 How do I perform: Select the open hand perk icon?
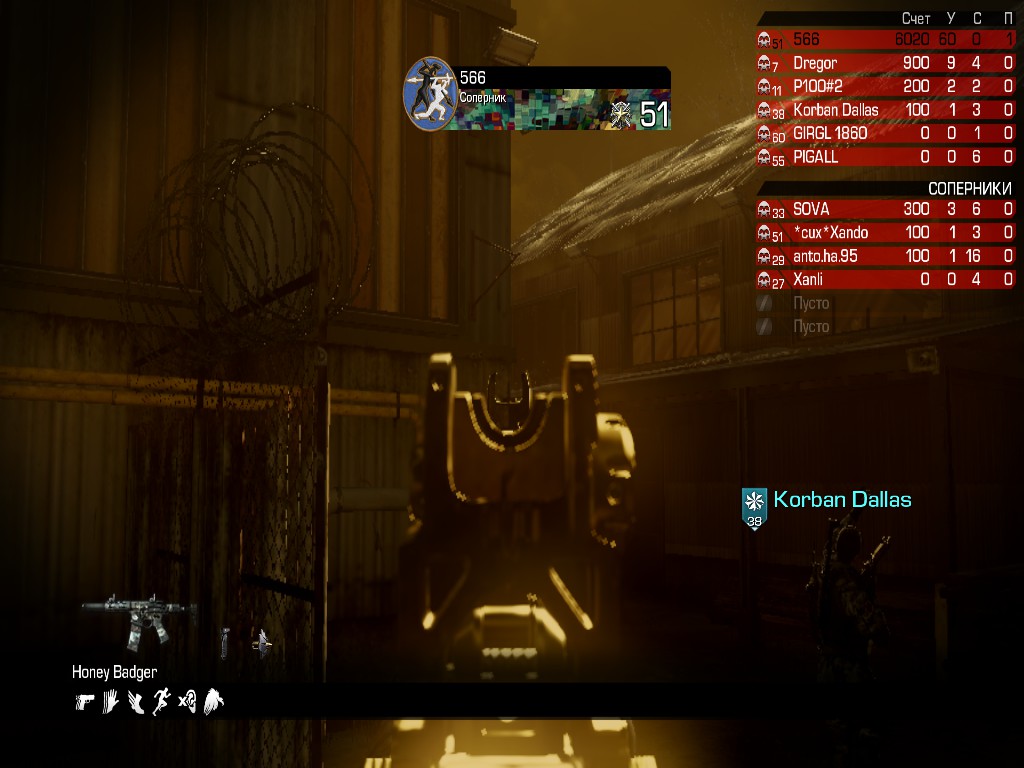110,702
